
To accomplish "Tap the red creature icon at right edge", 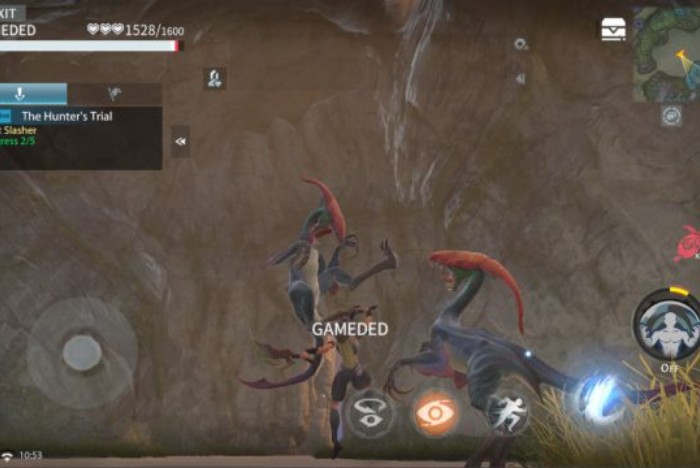I will coord(688,242).
